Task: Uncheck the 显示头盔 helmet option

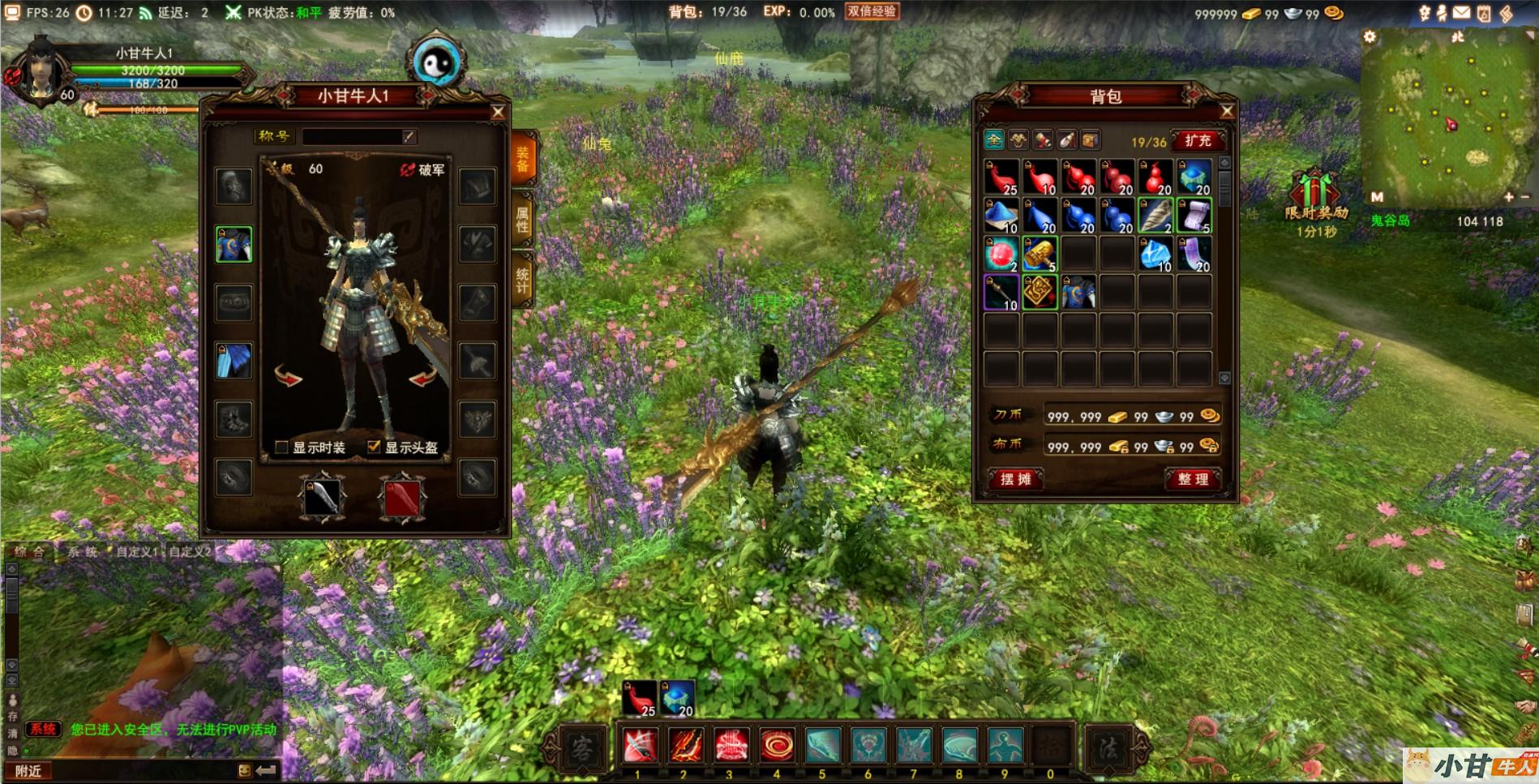Action: pyautogui.click(x=374, y=447)
